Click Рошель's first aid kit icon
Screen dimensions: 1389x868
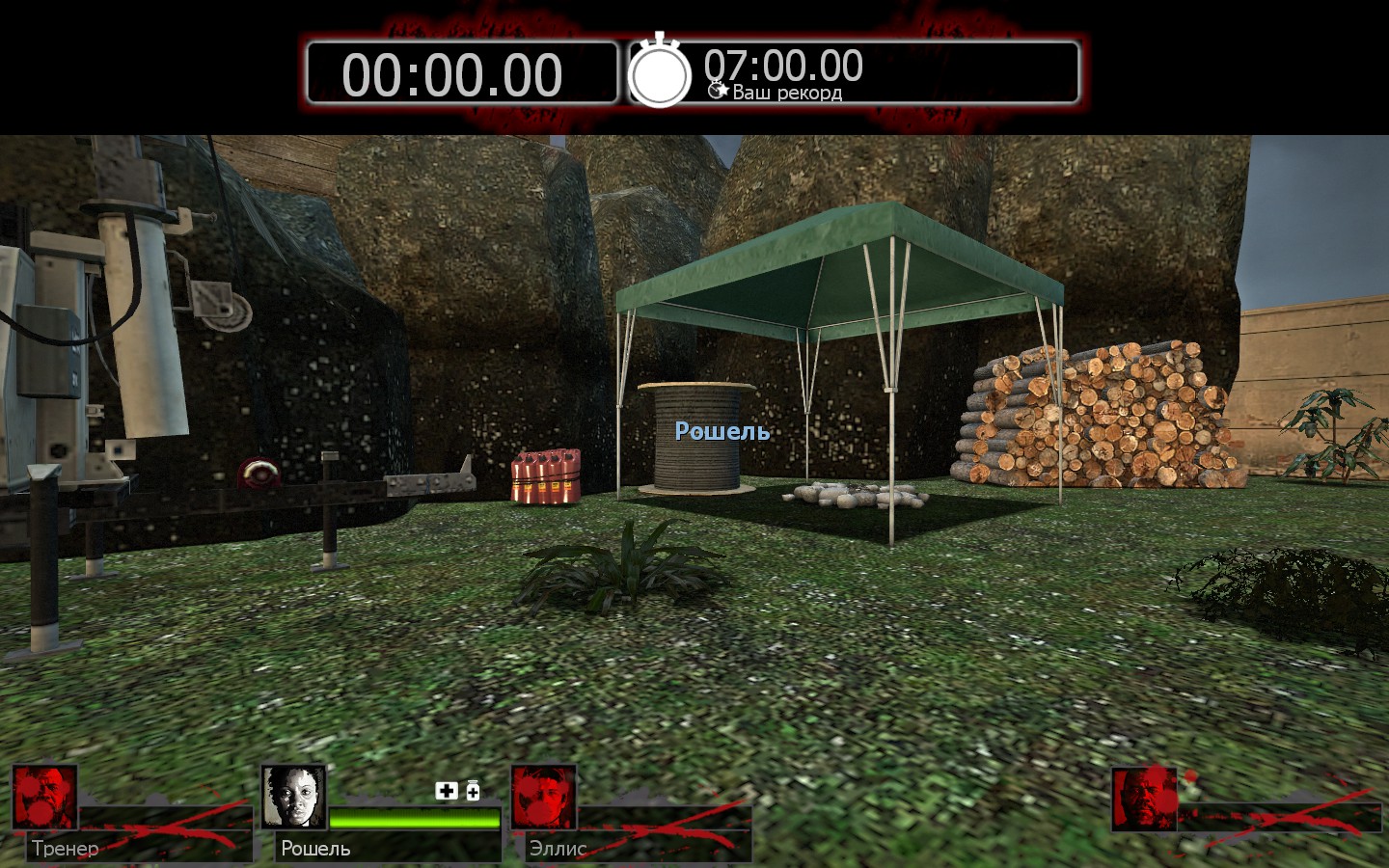446,791
